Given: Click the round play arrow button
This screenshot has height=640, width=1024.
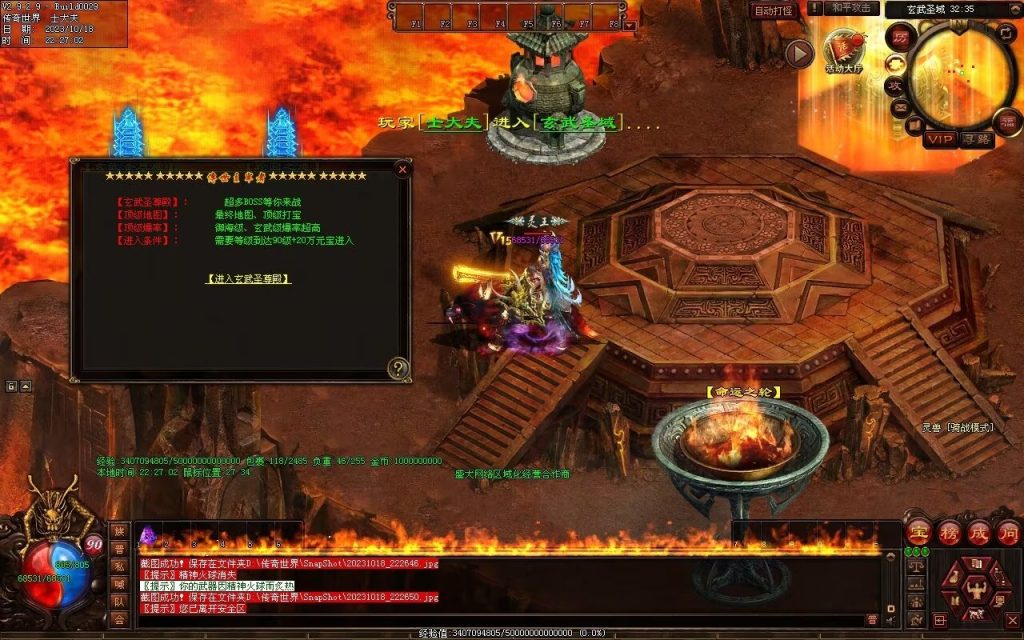Looking at the screenshot, I should [798, 54].
